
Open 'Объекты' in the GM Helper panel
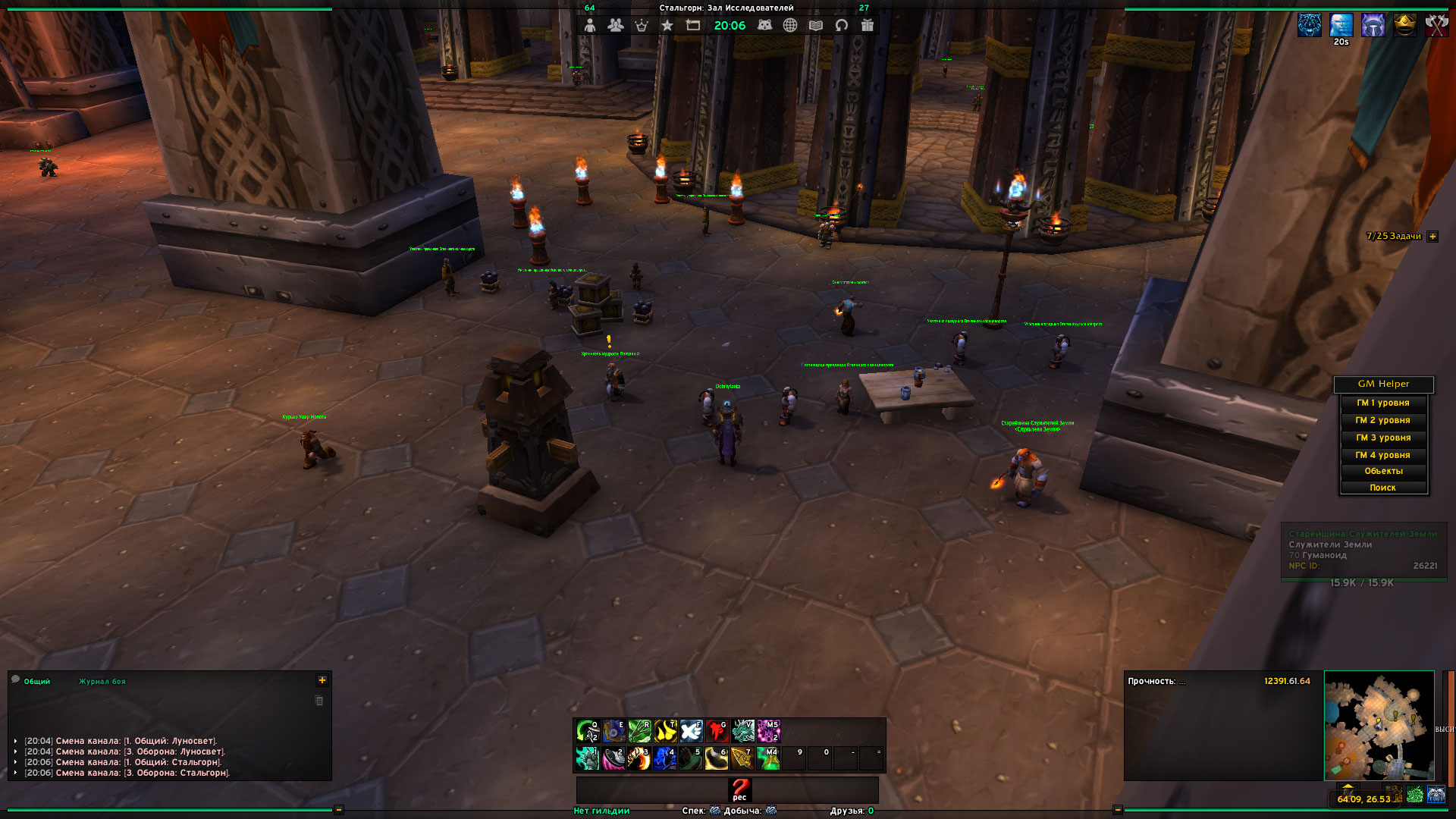1382,472
